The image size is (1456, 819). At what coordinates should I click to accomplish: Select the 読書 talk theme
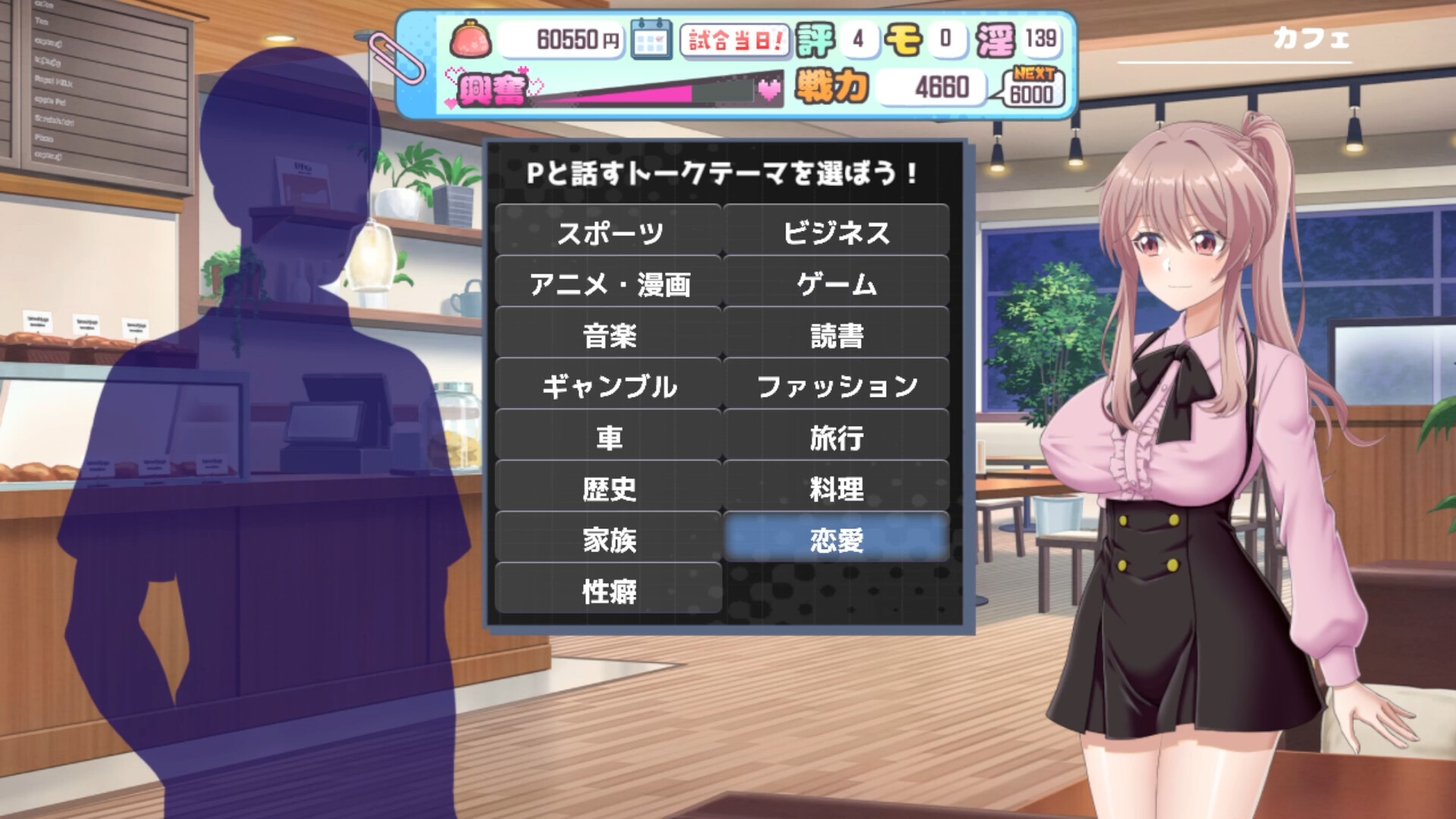pos(836,335)
